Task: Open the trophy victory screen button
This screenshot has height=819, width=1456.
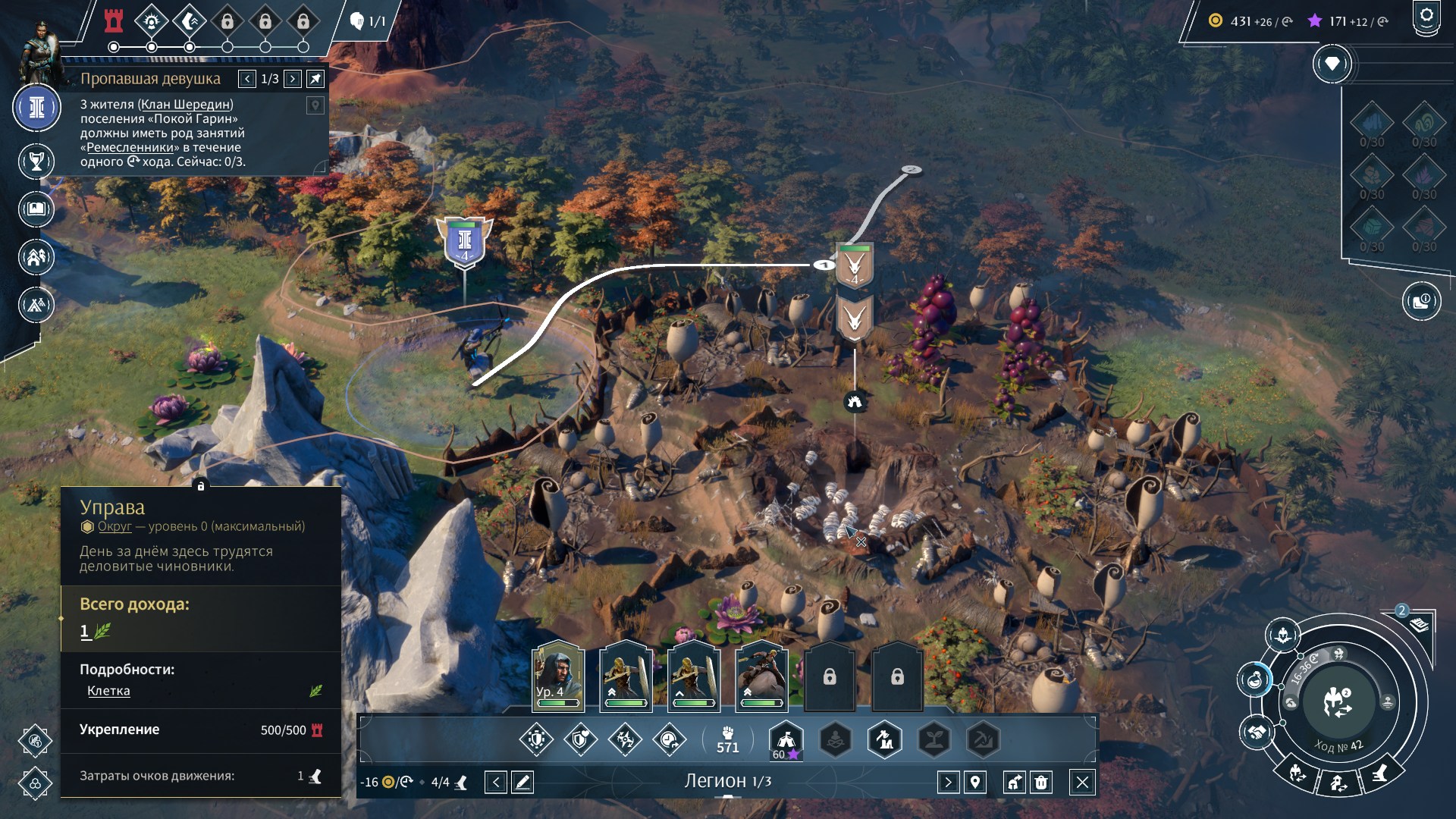Action: 36,161
